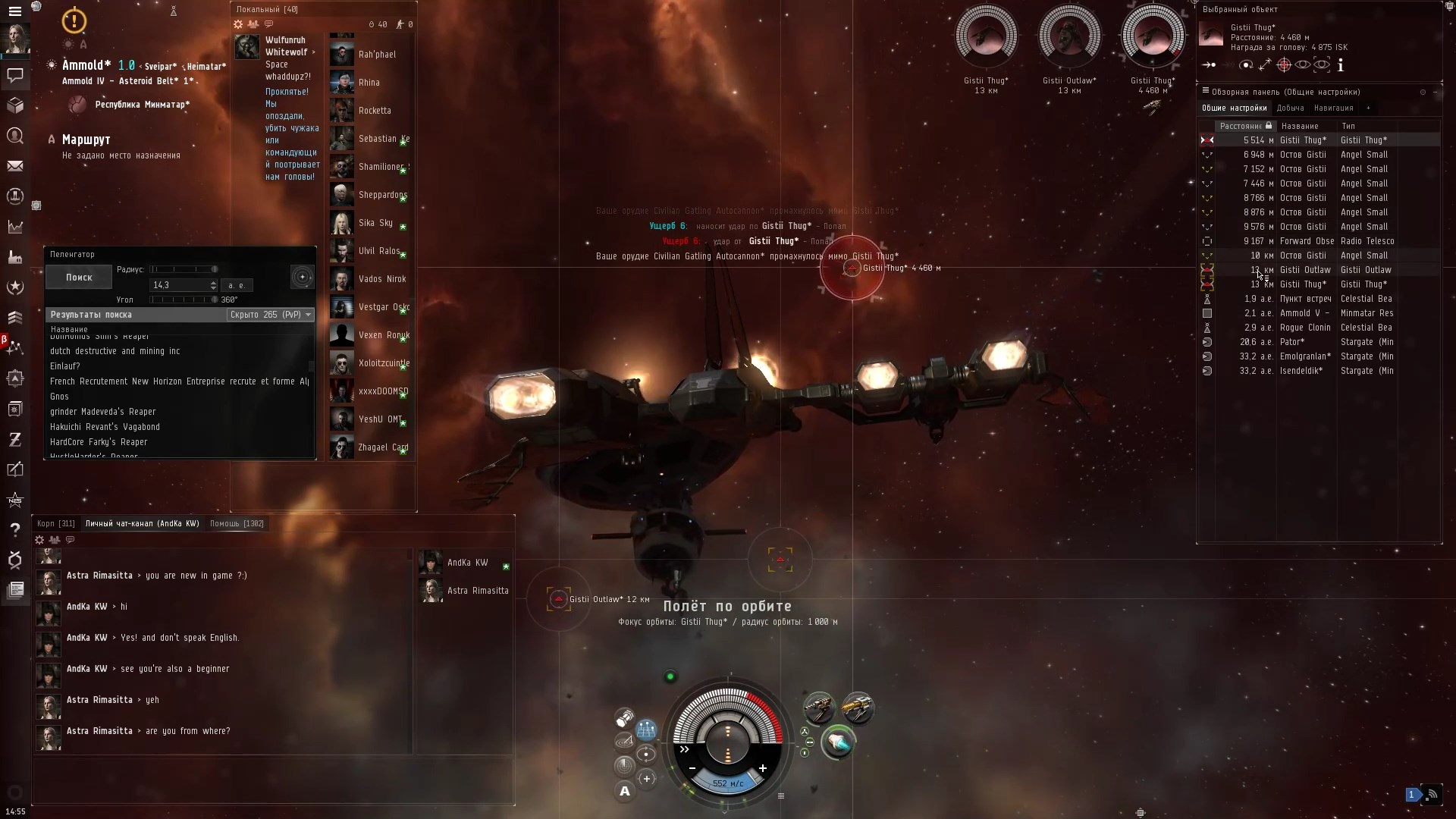This screenshot has height=819, width=1456.
Task: Select the Orbit command icon
Action: click(x=1247, y=65)
